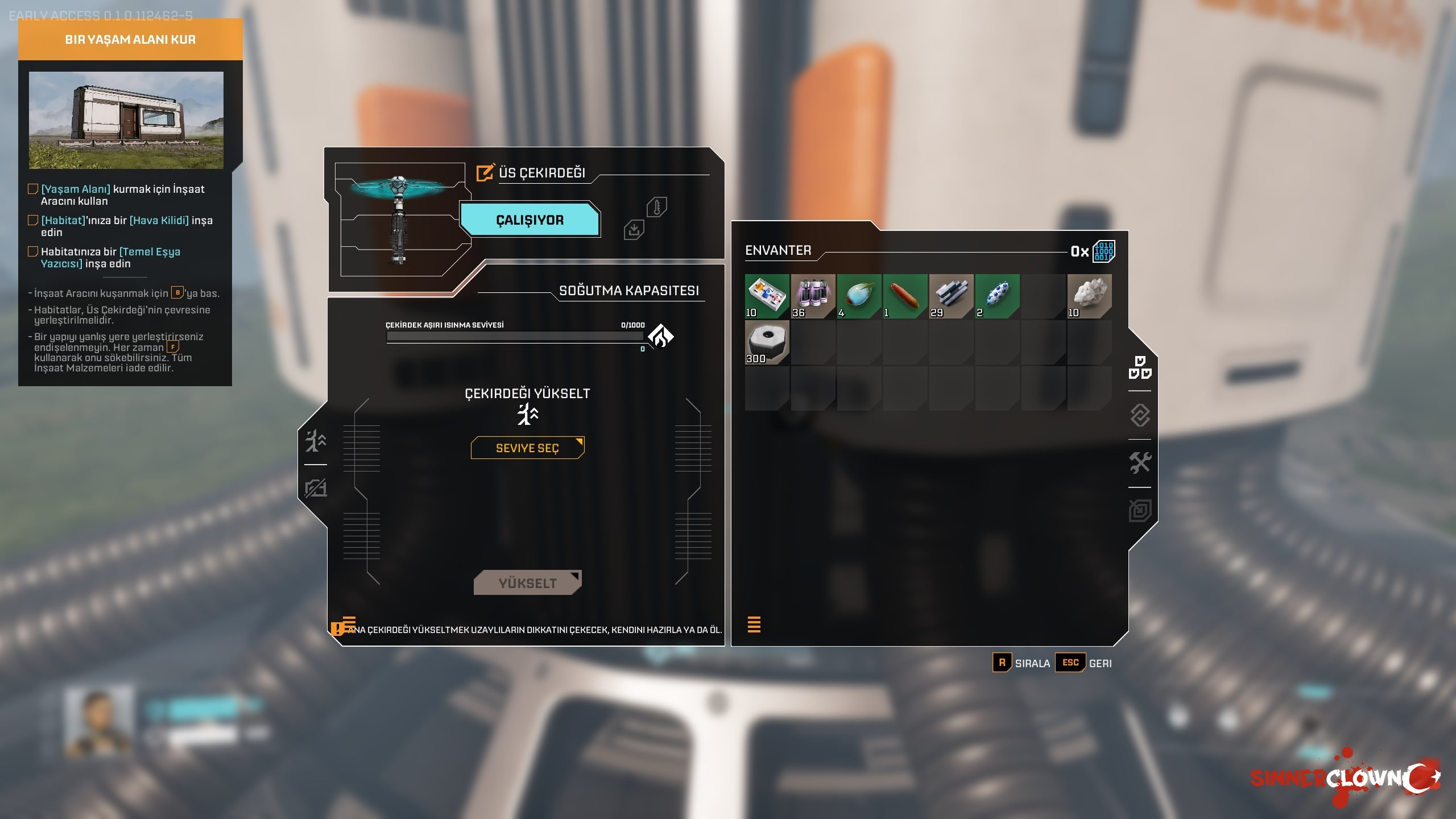
Task: Open the SEVİYE SEÇ level selector
Action: 527,448
